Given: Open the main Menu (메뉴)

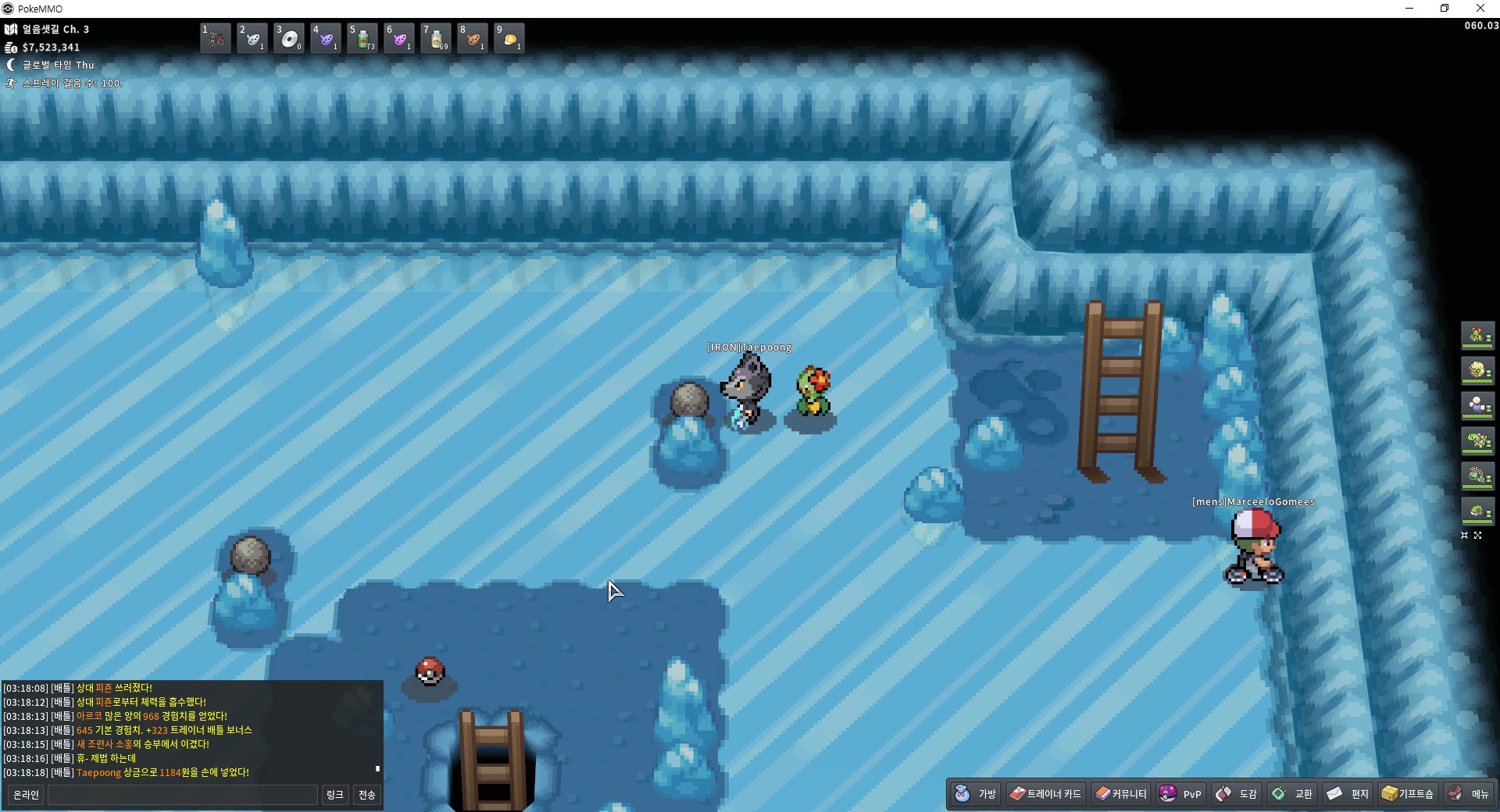Looking at the screenshot, I should [x=1469, y=794].
